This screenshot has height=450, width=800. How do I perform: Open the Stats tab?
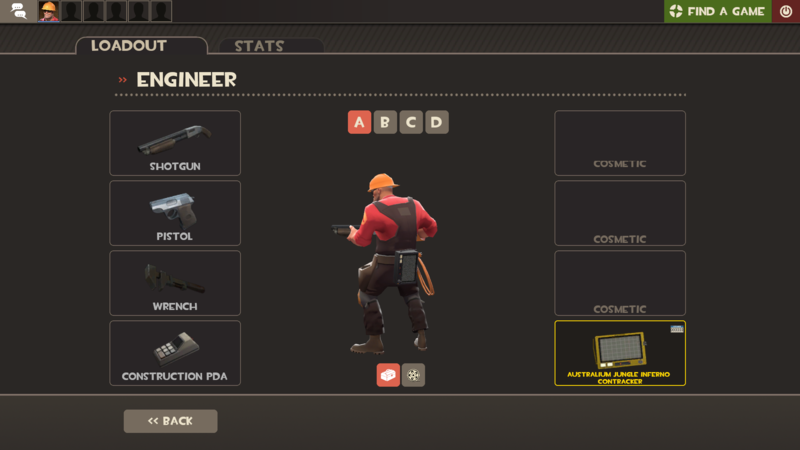(x=259, y=46)
